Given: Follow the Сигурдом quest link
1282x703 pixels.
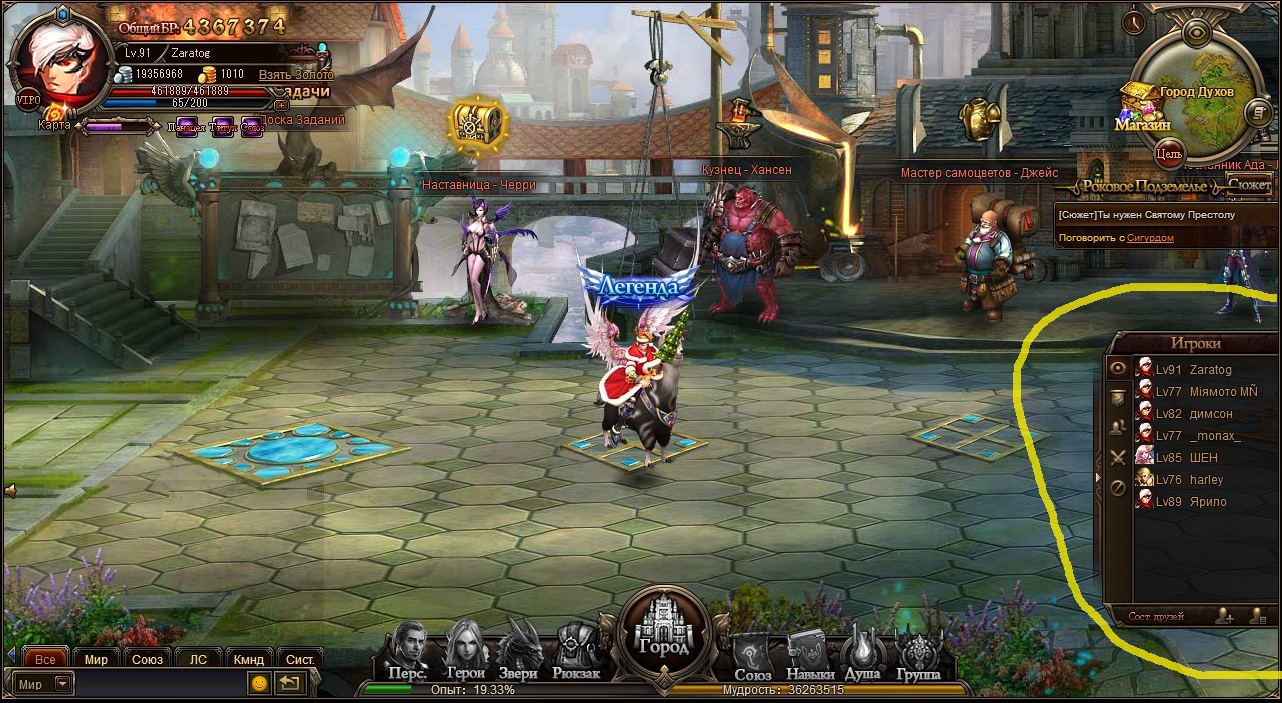Looking at the screenshot, I should [x=1150, y=238].
